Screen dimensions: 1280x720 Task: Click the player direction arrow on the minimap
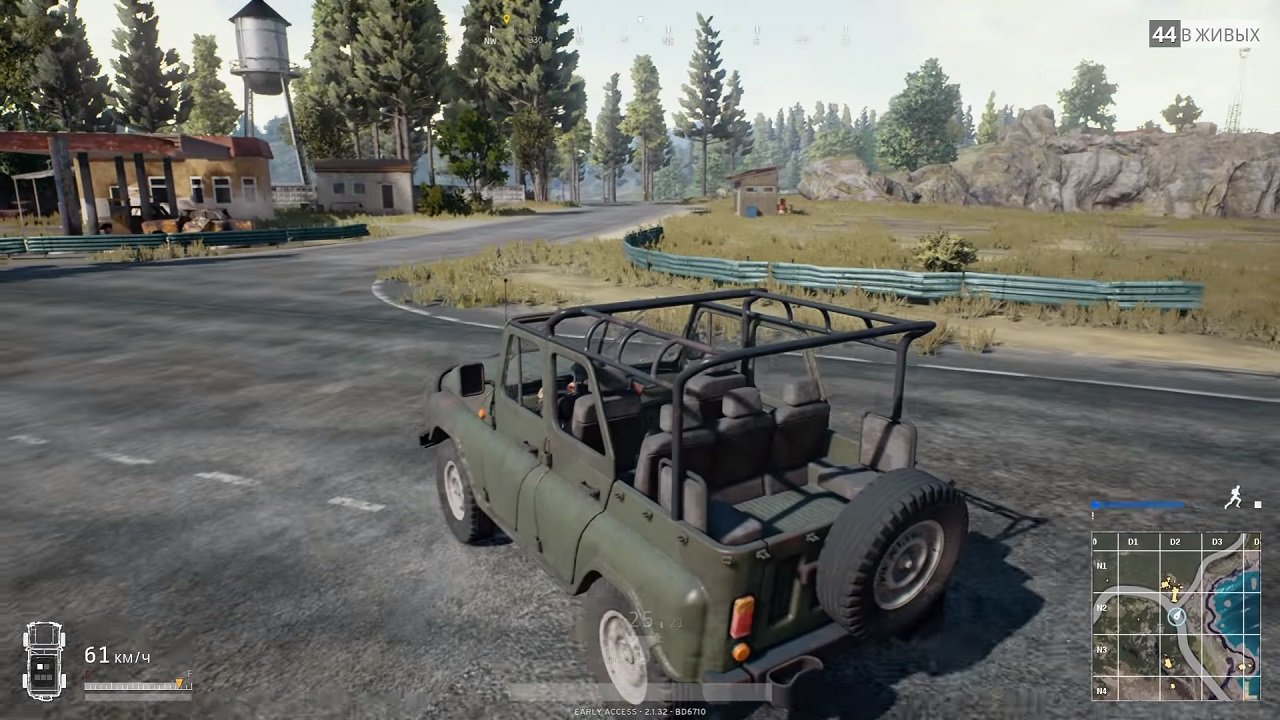pyautogui.click(x=1176, y=617)
